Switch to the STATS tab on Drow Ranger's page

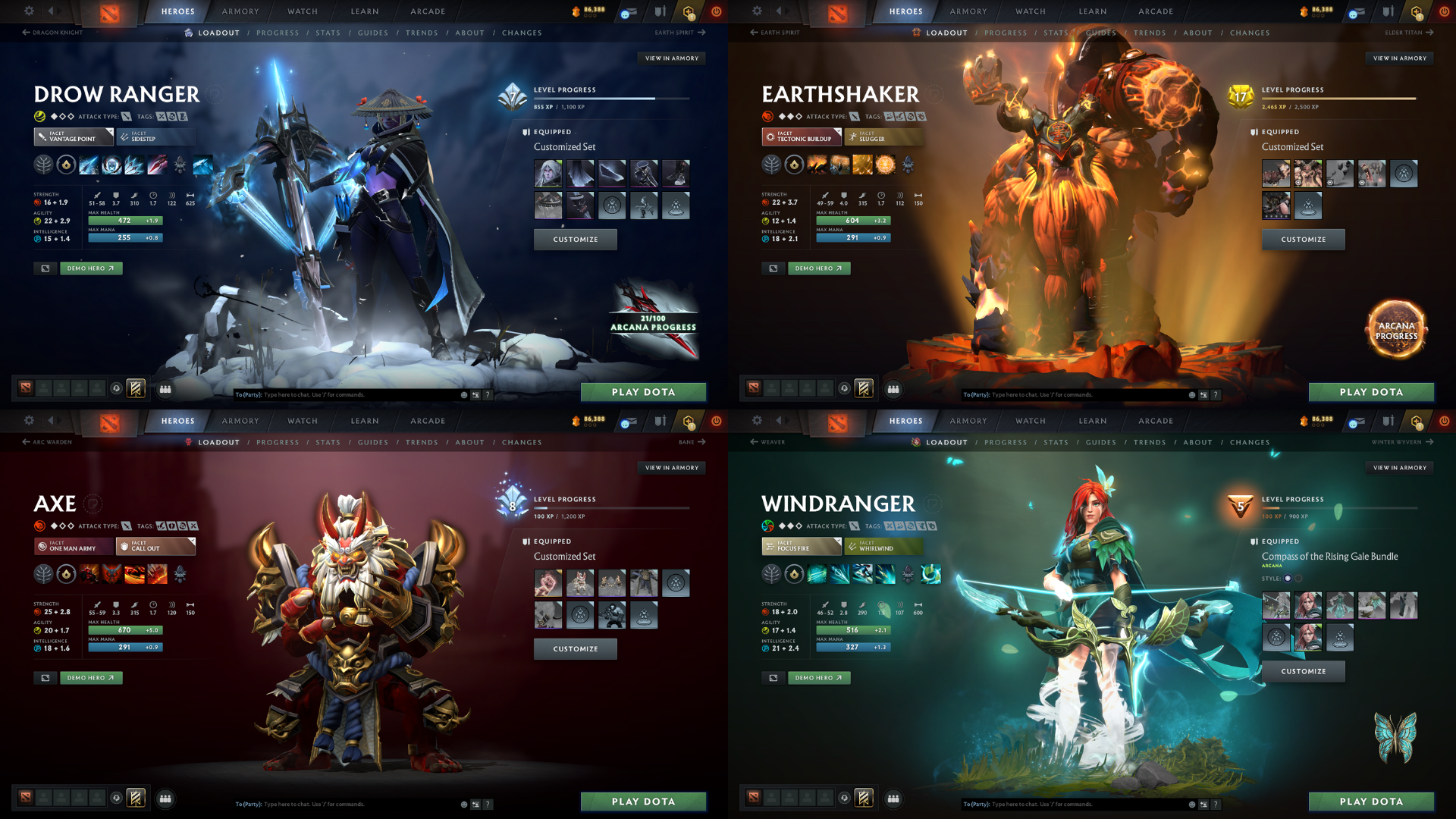[x=328, y=33]
